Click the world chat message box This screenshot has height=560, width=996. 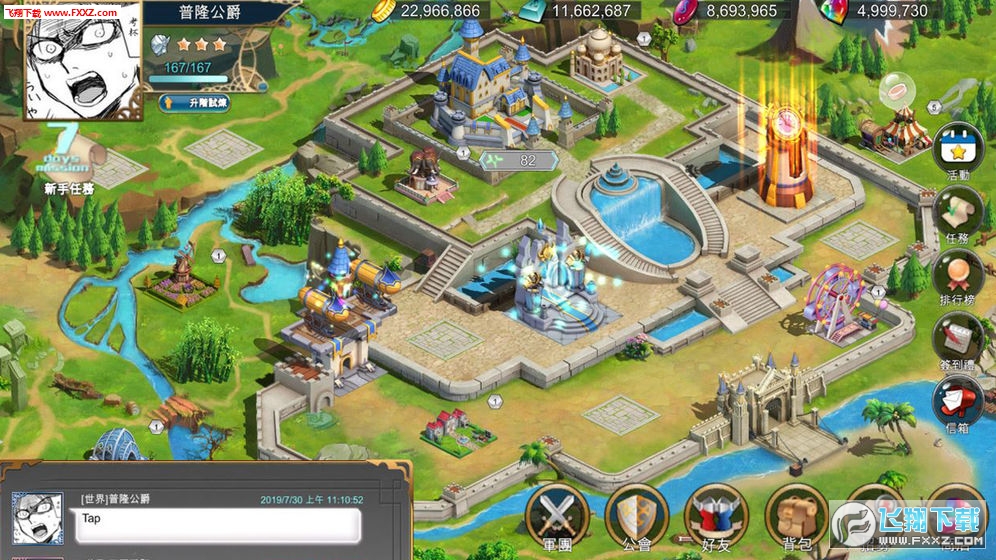pos(217,524)
